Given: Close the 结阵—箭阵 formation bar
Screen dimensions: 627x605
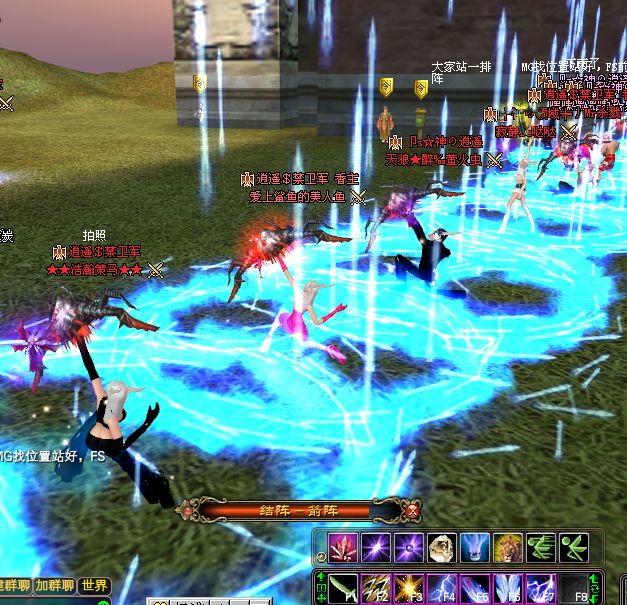Looking at the screenshot, I should click(414, 511).
